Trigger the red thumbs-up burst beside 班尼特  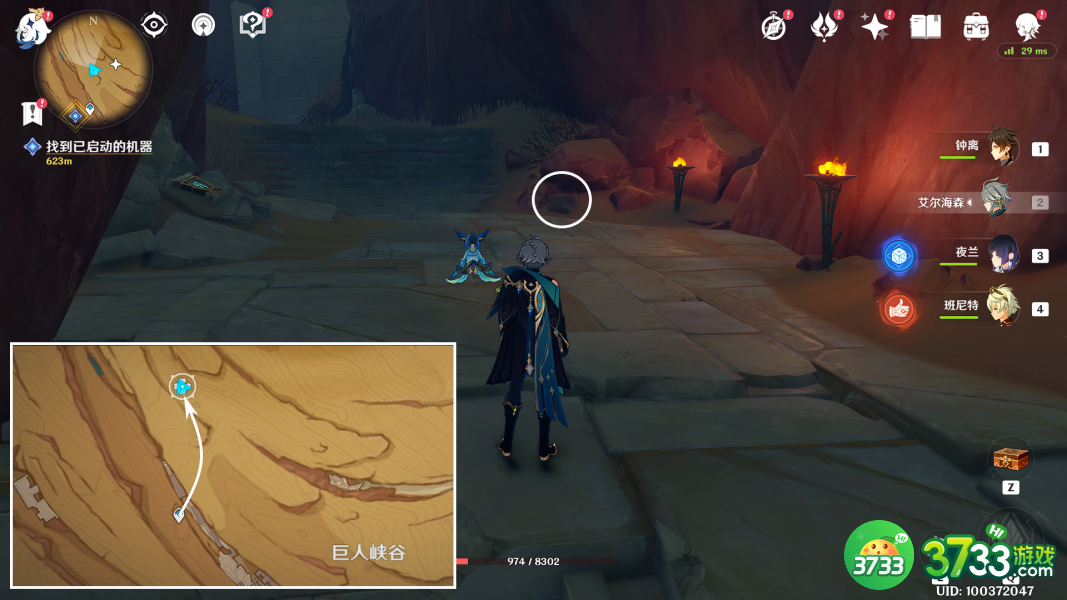(900, 310)
